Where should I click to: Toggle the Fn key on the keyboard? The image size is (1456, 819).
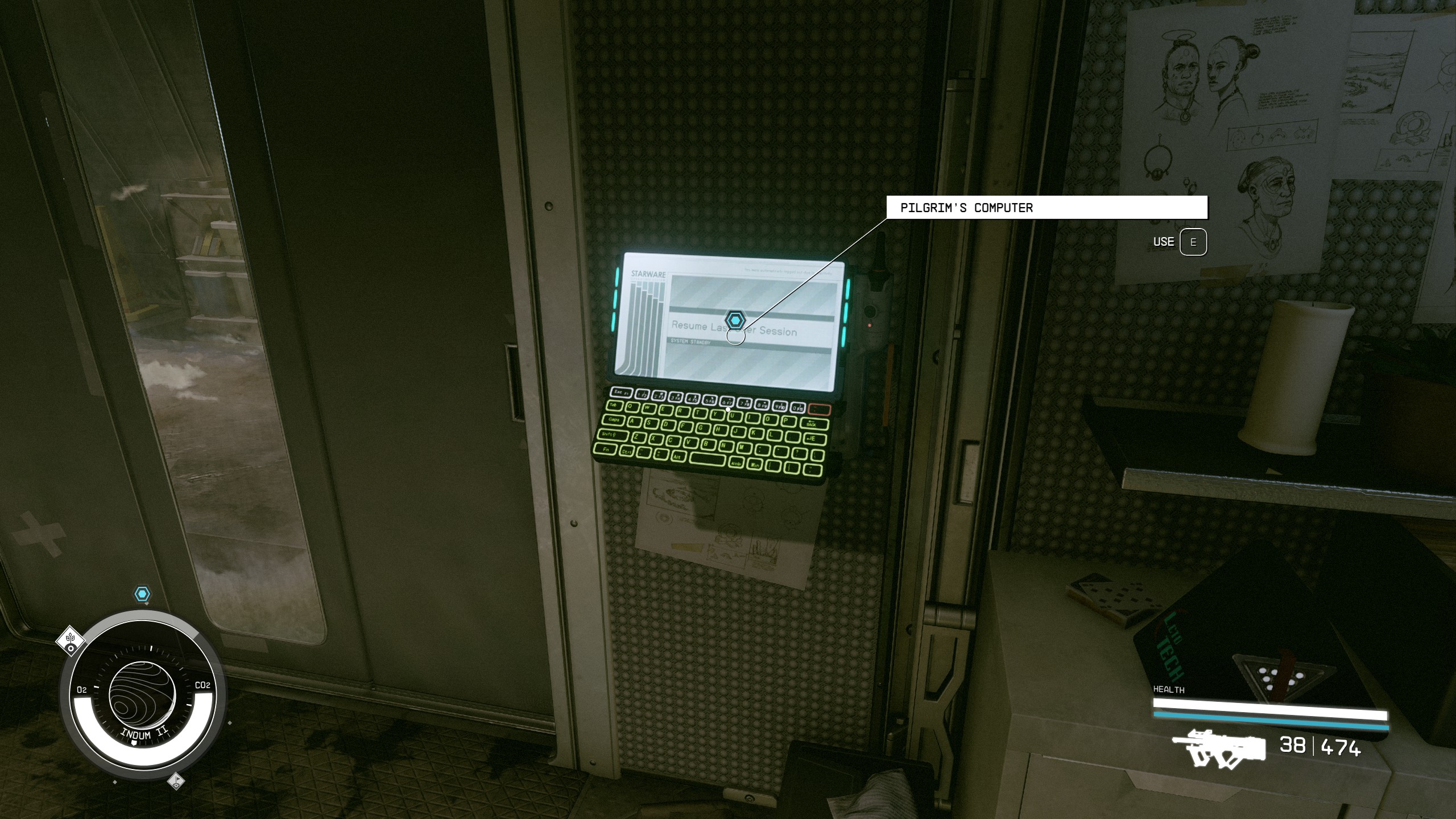(x=606, y=450)
